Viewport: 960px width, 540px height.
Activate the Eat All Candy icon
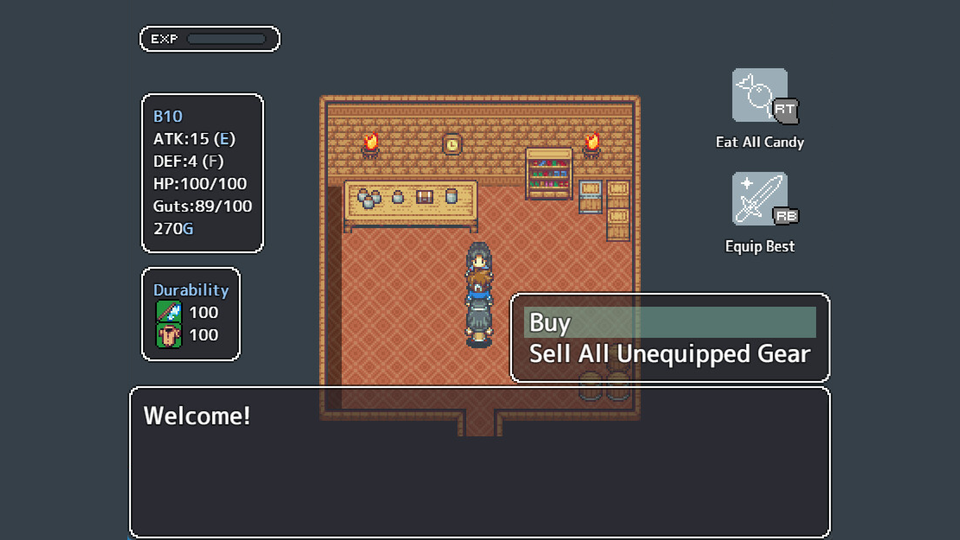[x=760, y=95]
